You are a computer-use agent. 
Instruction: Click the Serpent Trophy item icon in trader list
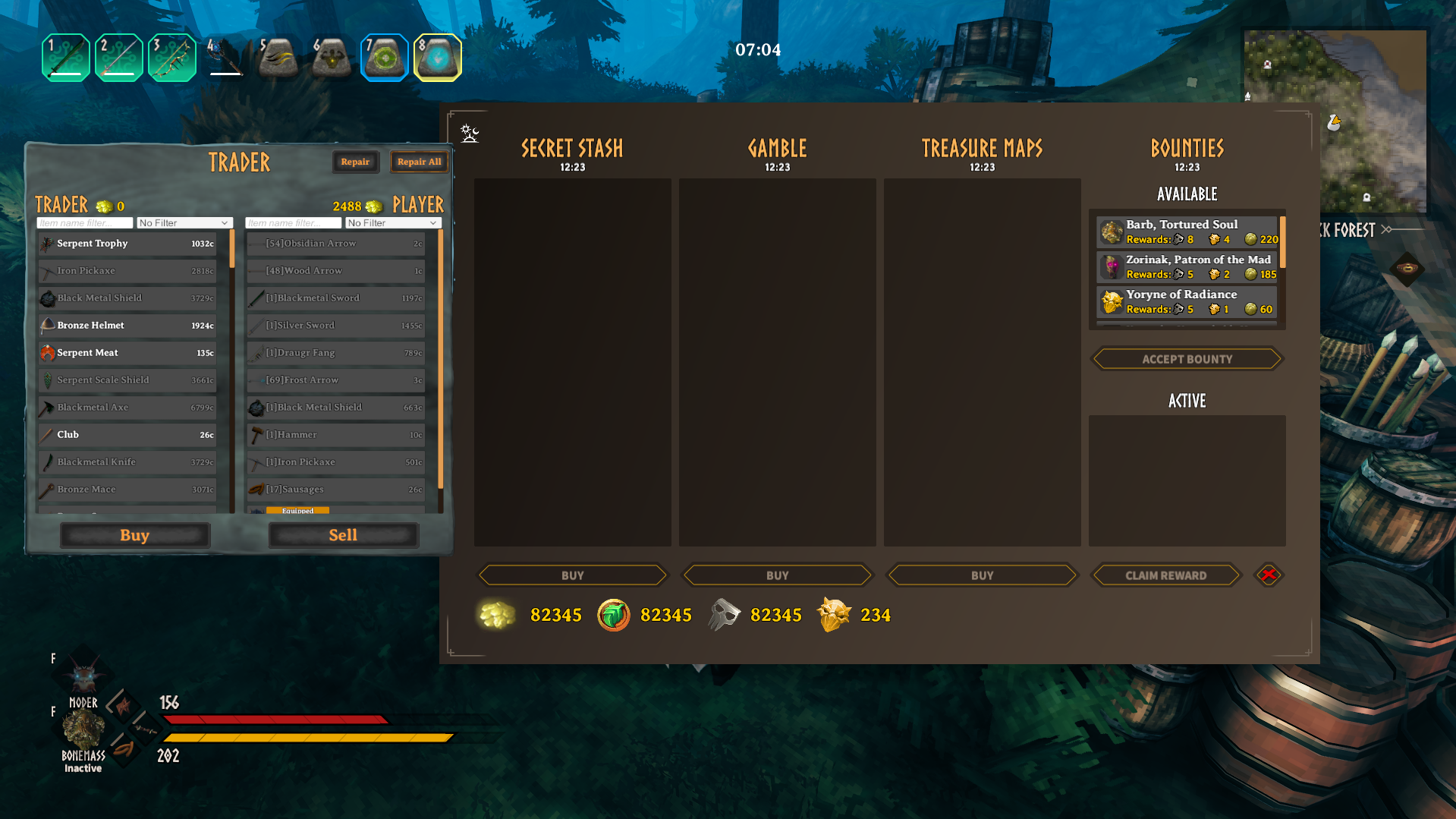tap(47, 244)
